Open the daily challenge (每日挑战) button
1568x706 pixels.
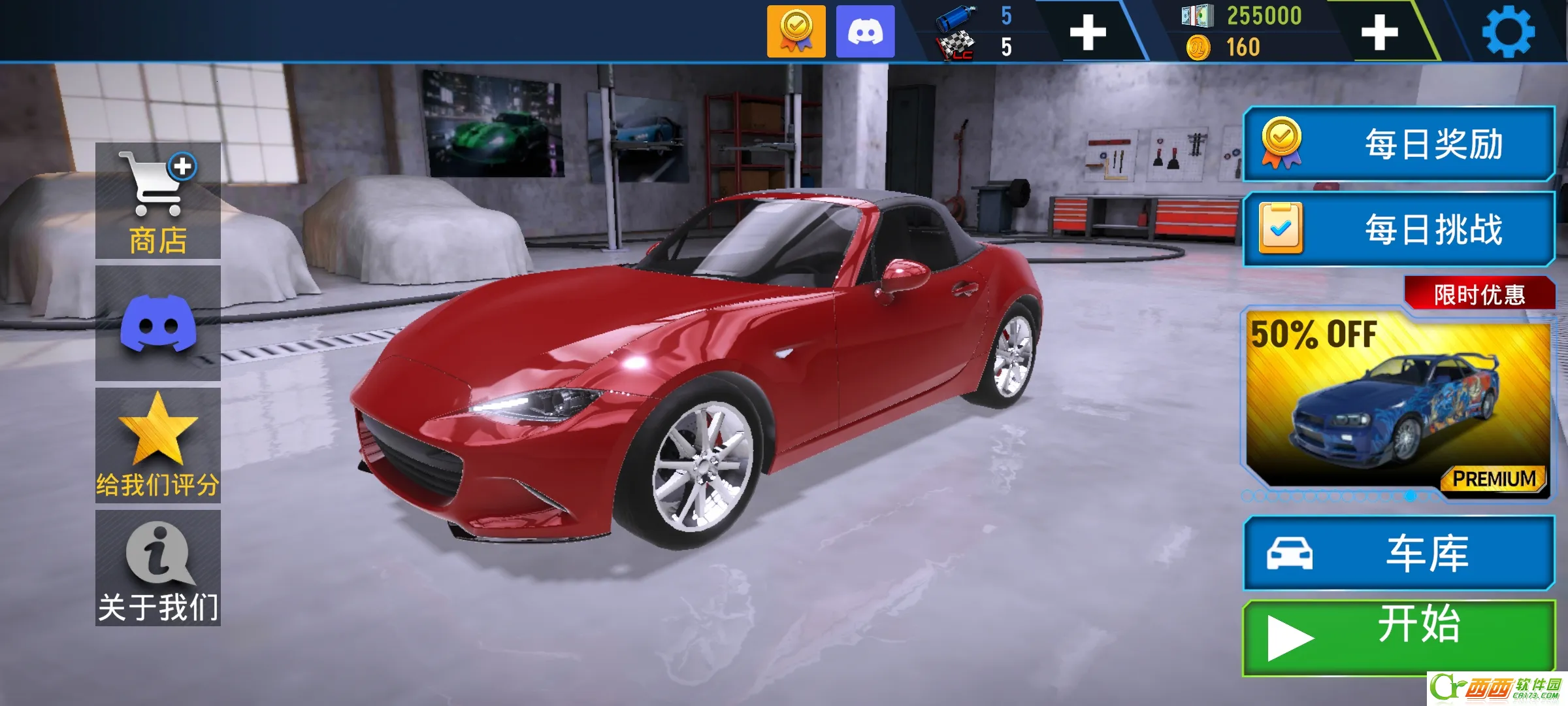point(1399,229)
